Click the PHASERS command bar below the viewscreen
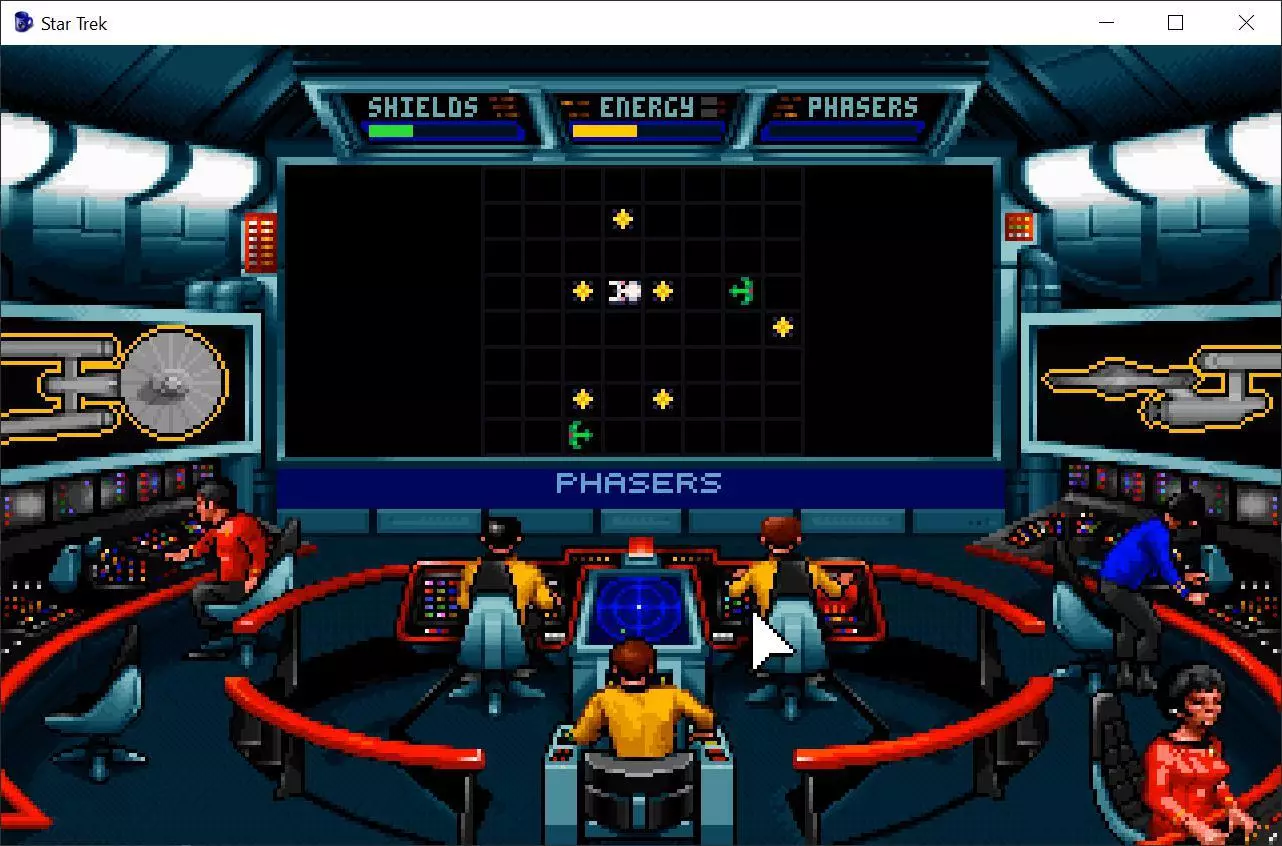 (637, 483)
